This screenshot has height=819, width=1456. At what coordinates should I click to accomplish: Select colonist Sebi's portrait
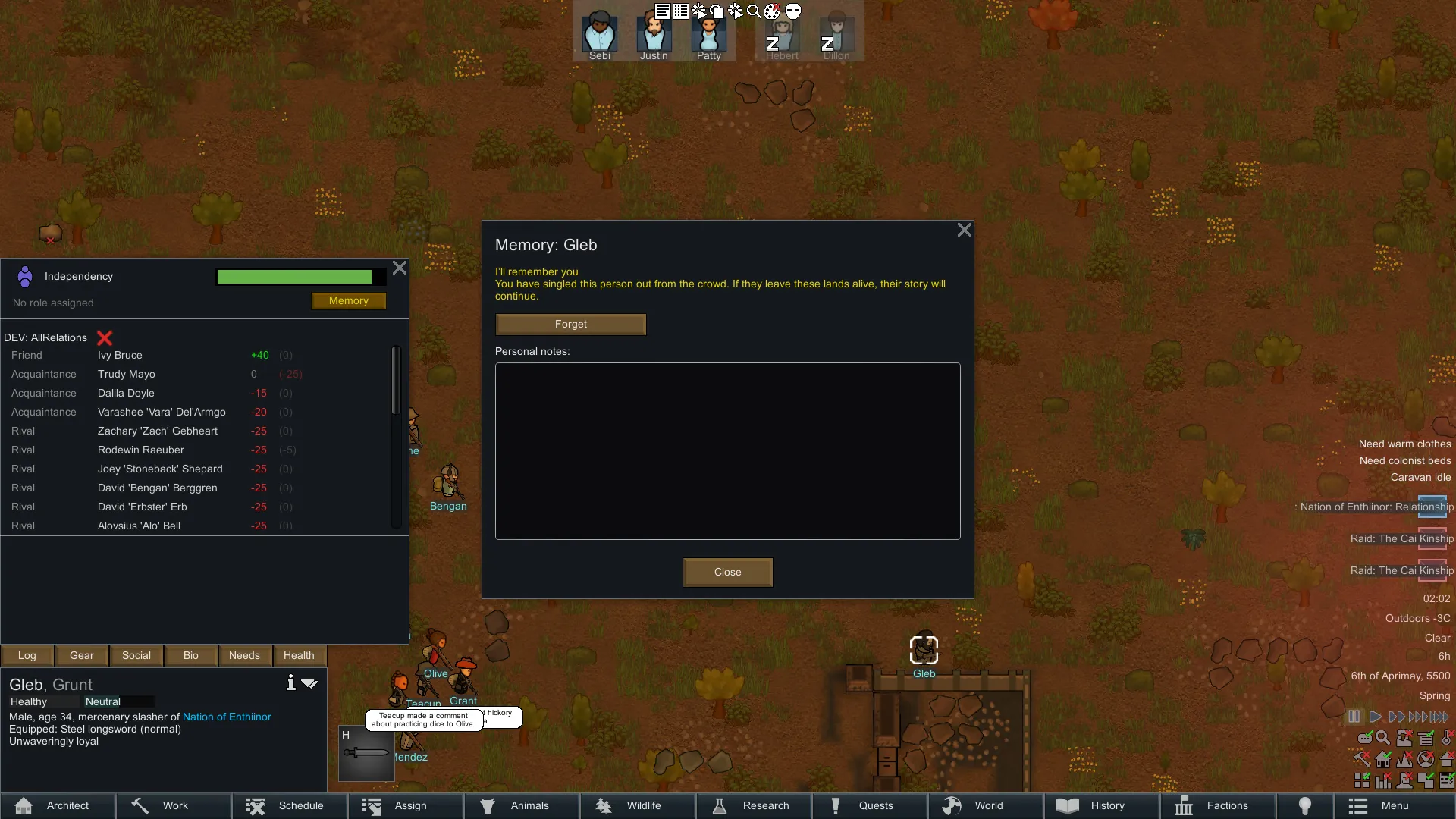(x=599, y=35)
